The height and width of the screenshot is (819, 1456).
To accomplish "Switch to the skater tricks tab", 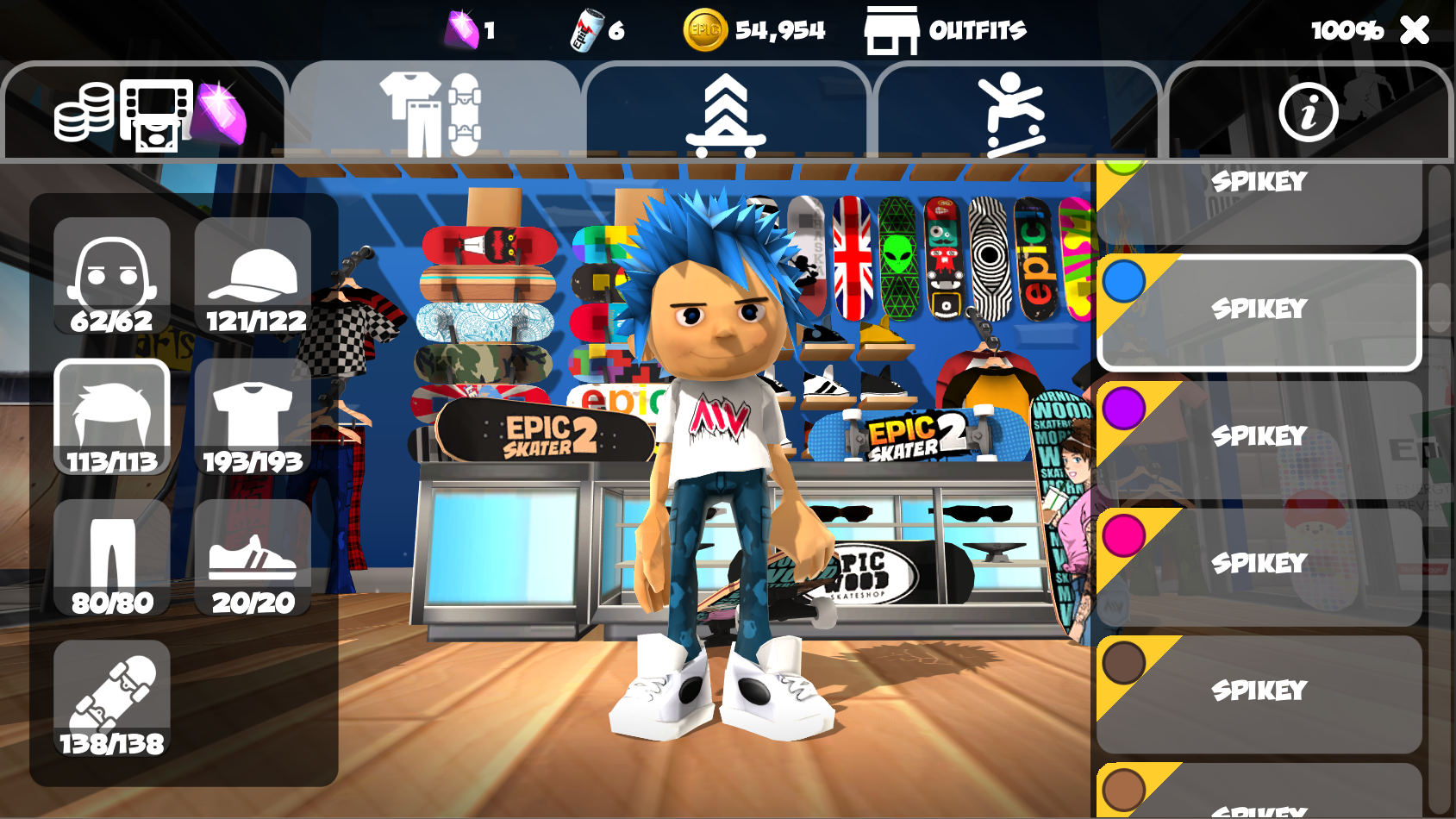I will [x=1015, y=114].
